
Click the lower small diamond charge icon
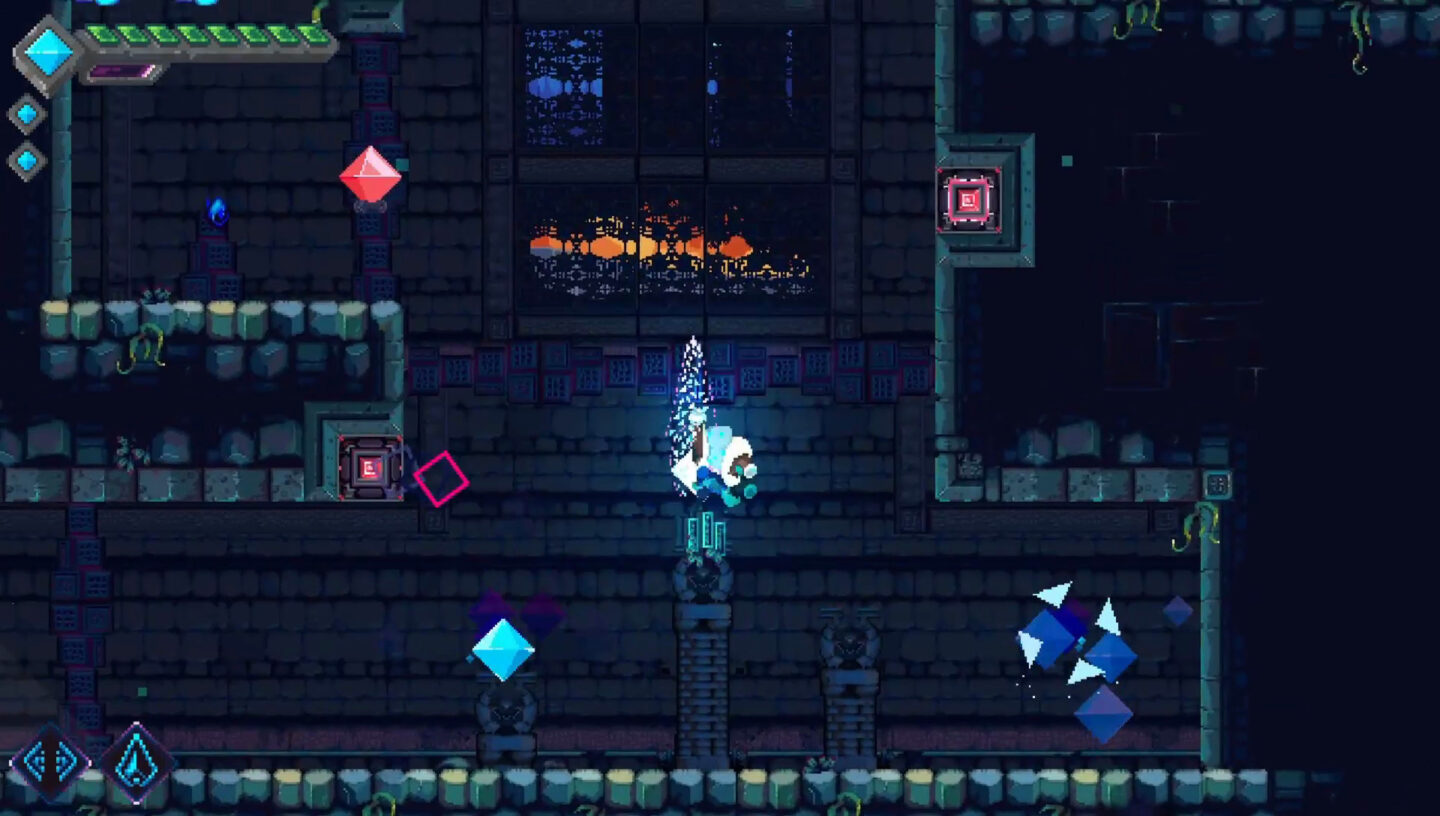(x=27, y=156)
